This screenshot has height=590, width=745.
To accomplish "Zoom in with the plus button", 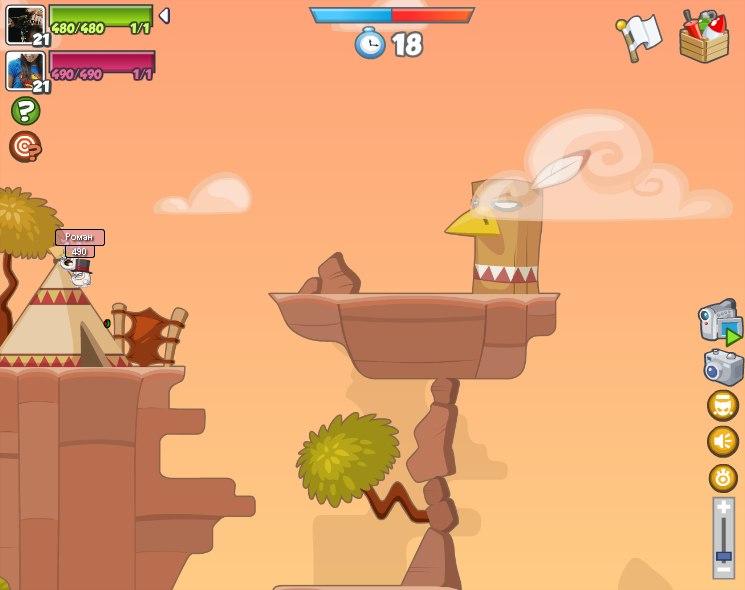I will 723,508.
